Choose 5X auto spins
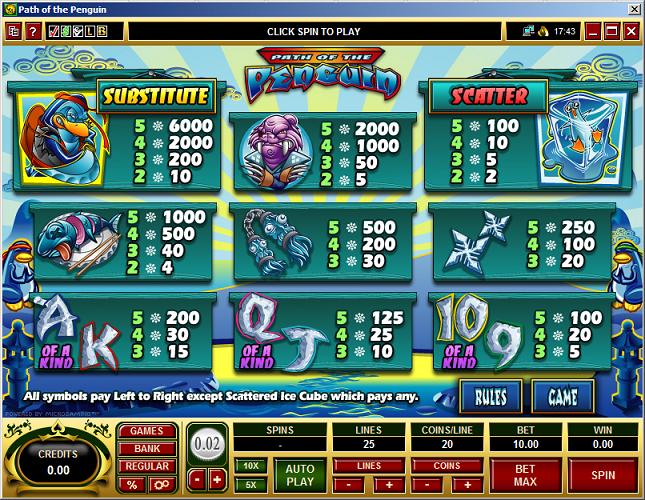 point(250,484)
